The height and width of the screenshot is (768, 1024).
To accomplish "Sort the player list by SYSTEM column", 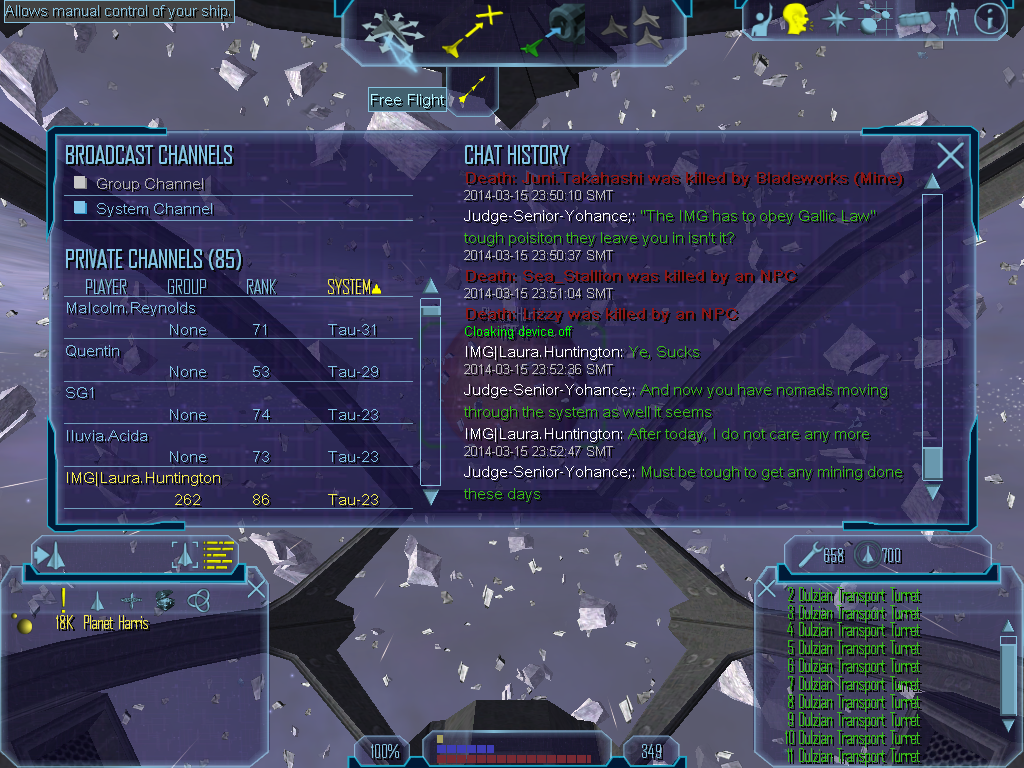I will coord(354,287).
